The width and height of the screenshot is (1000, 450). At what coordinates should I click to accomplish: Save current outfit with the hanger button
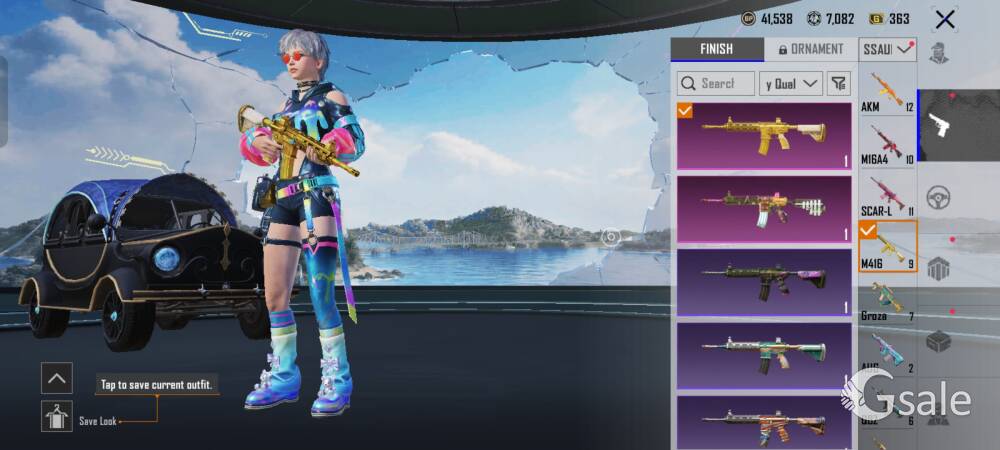pos(57,416)
